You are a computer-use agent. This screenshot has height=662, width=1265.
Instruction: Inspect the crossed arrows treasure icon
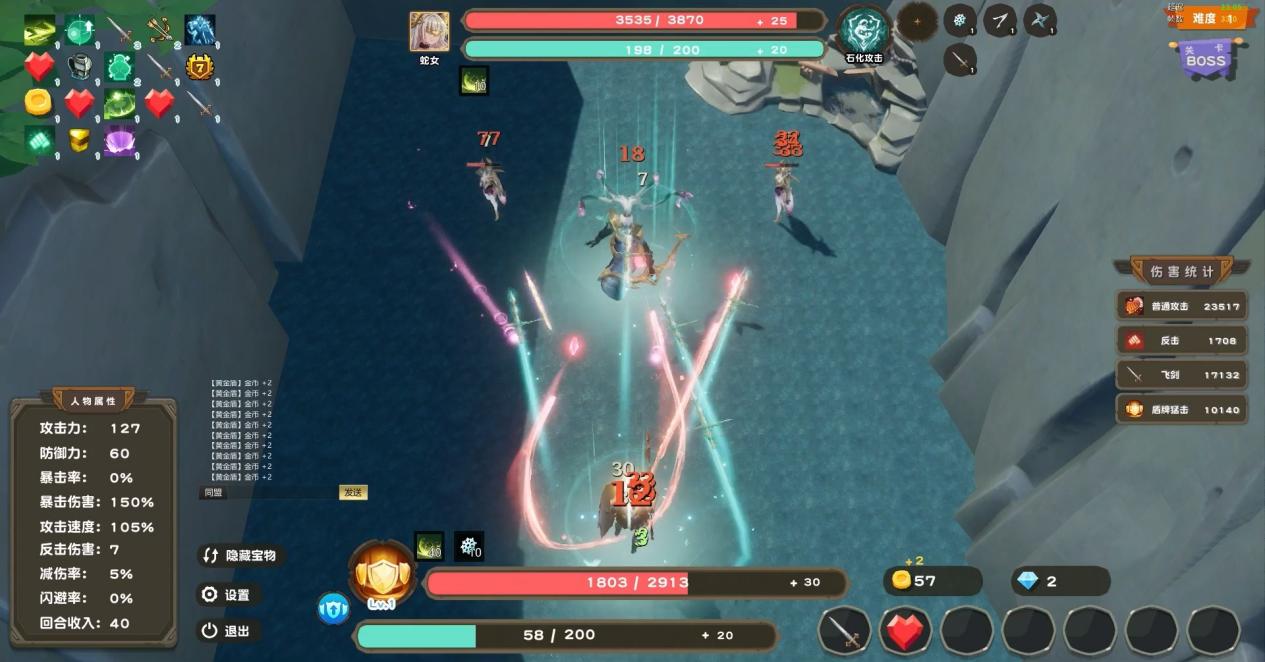pos(159,30)
